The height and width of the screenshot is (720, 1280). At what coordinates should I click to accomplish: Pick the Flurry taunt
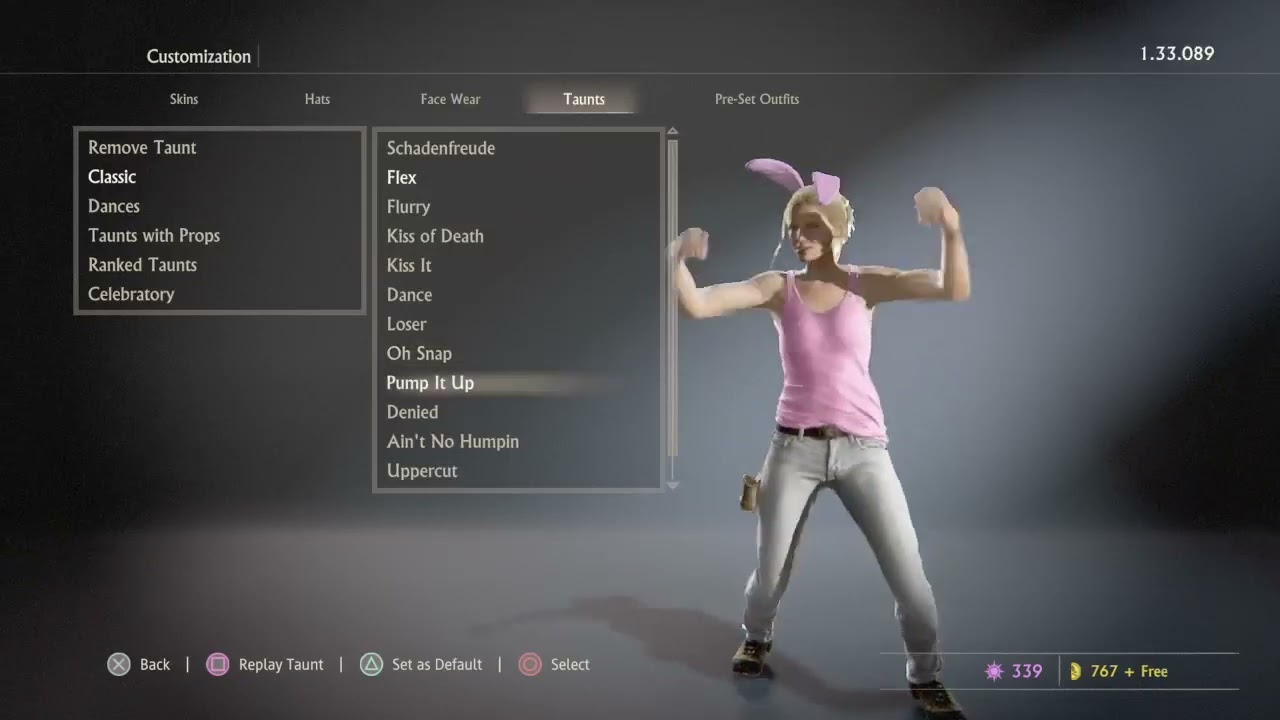pyautogui.click(x=408, y=207)
